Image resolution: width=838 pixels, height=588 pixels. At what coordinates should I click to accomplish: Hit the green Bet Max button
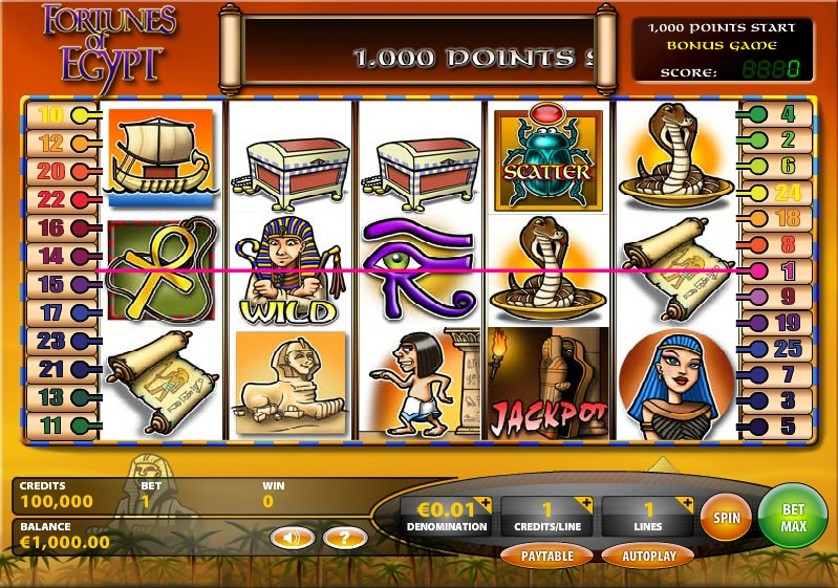pyautogui.click(x=793, y=516)
